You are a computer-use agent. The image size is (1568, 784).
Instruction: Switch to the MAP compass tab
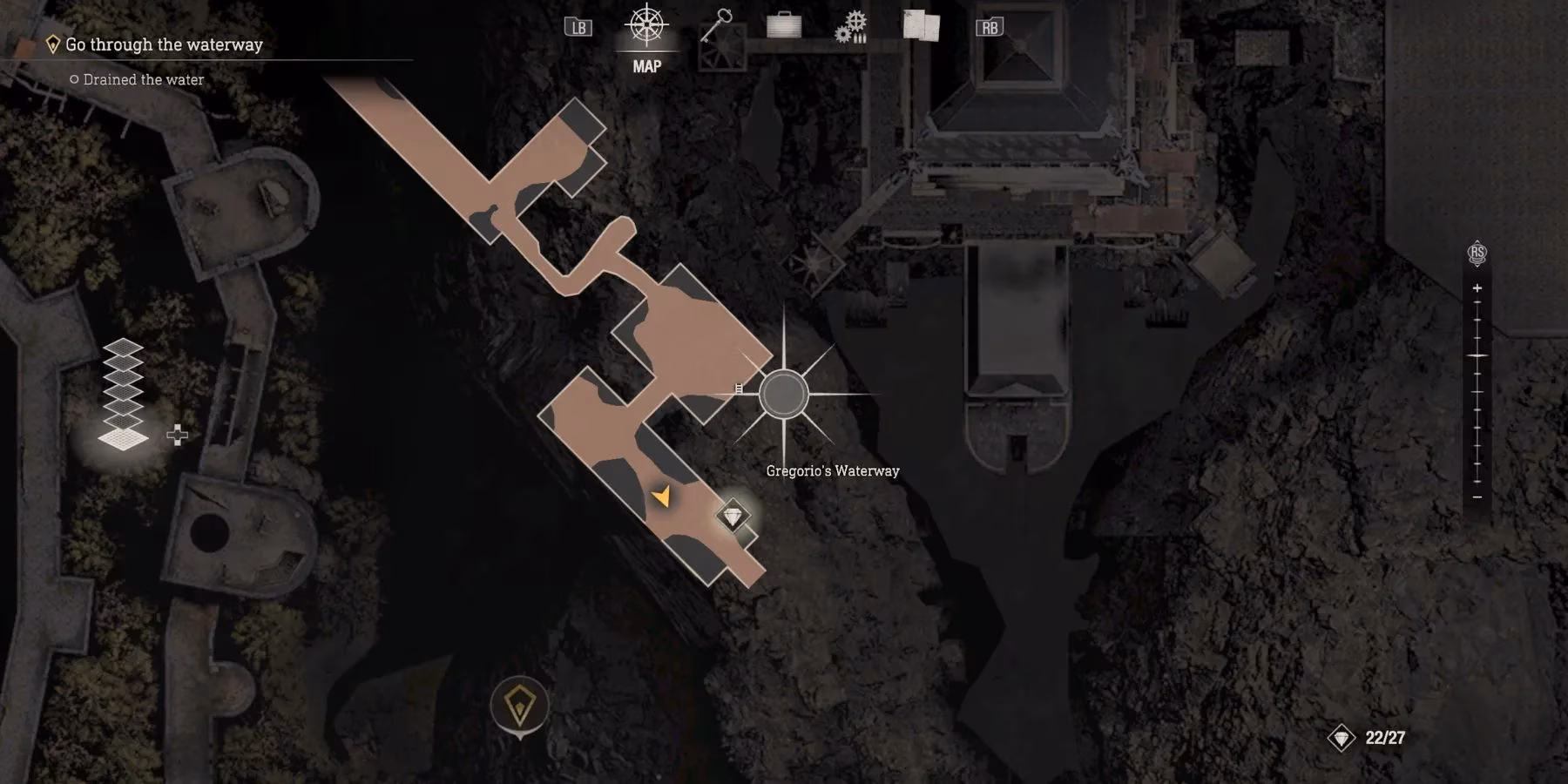646,26
